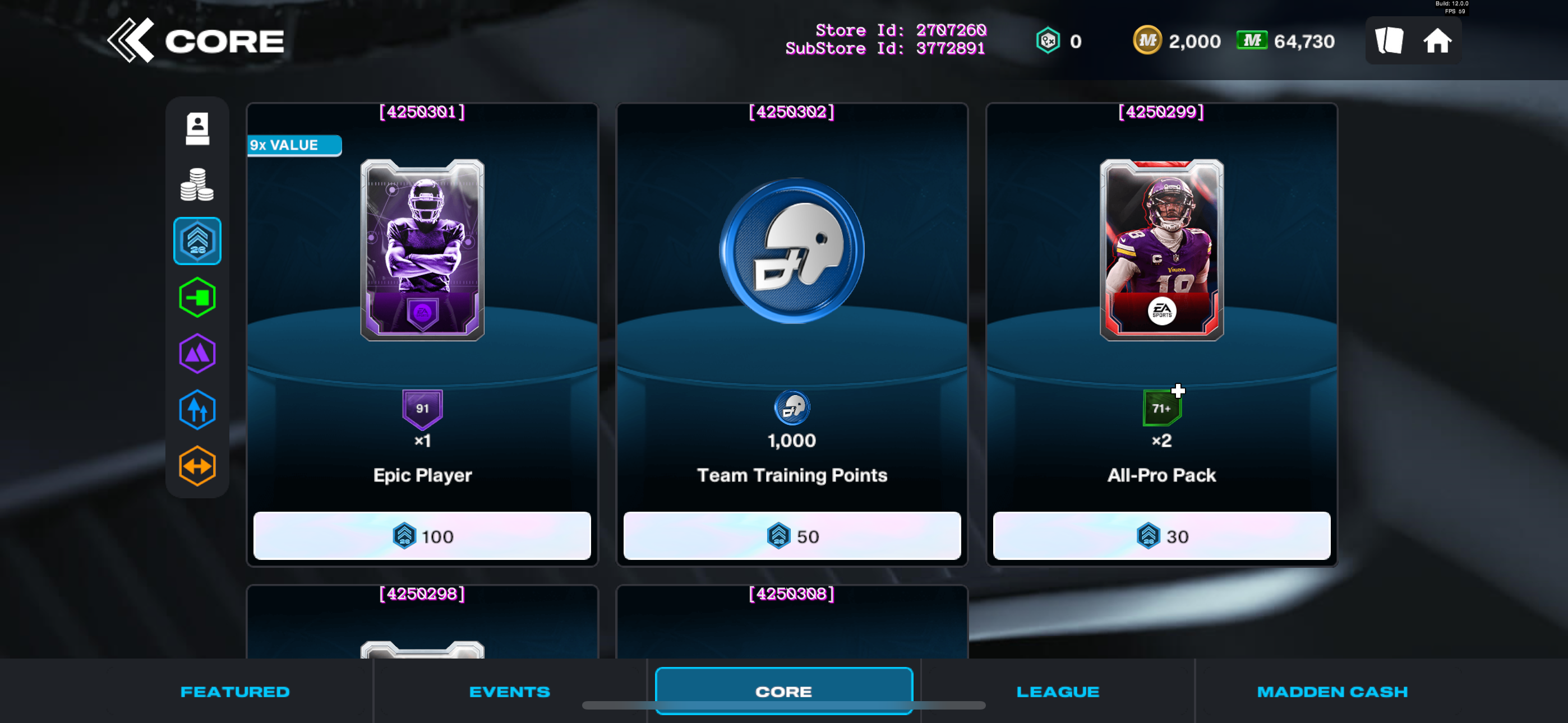
Task: Go back using the double-arrow button
Action: pos(131,41)
